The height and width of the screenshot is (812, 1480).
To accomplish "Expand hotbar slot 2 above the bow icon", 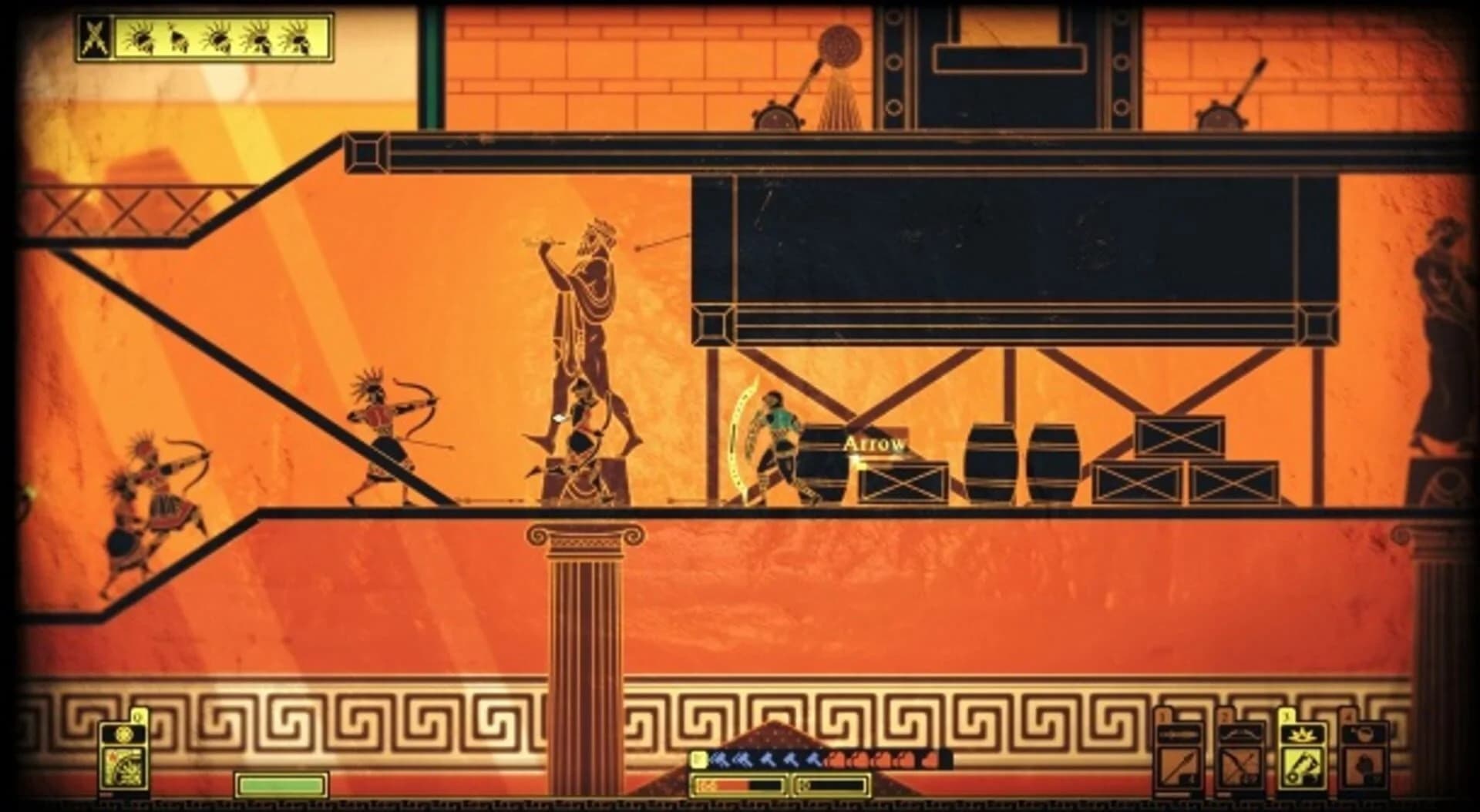I will (1225, 716).
